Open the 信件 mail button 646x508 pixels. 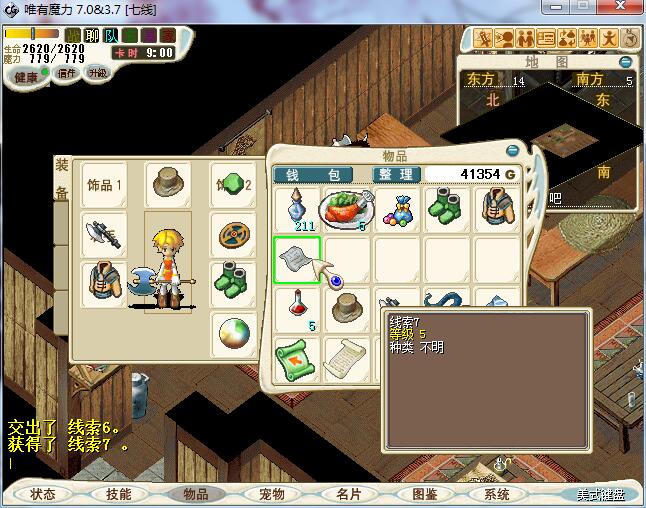point(67,73)
